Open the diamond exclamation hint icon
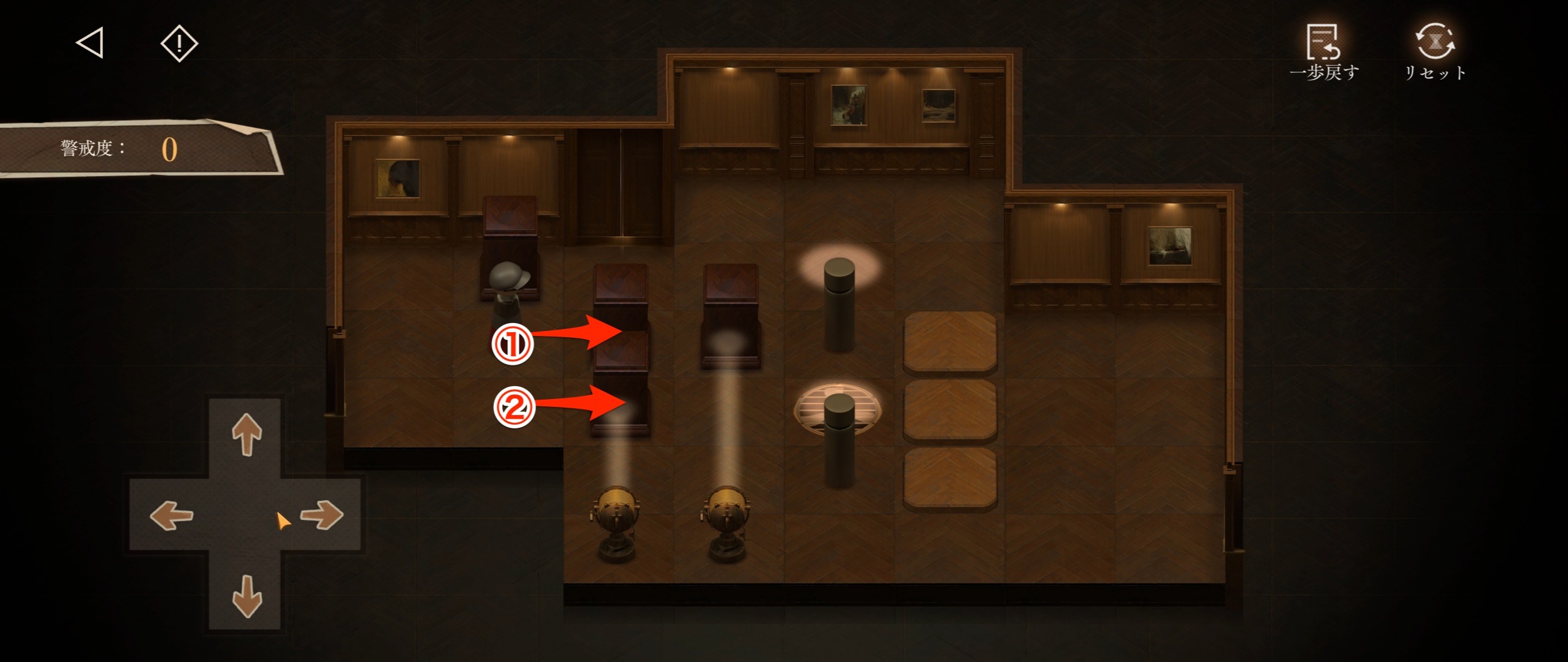This screenshot has height=662, width=1568. [179, 43]
